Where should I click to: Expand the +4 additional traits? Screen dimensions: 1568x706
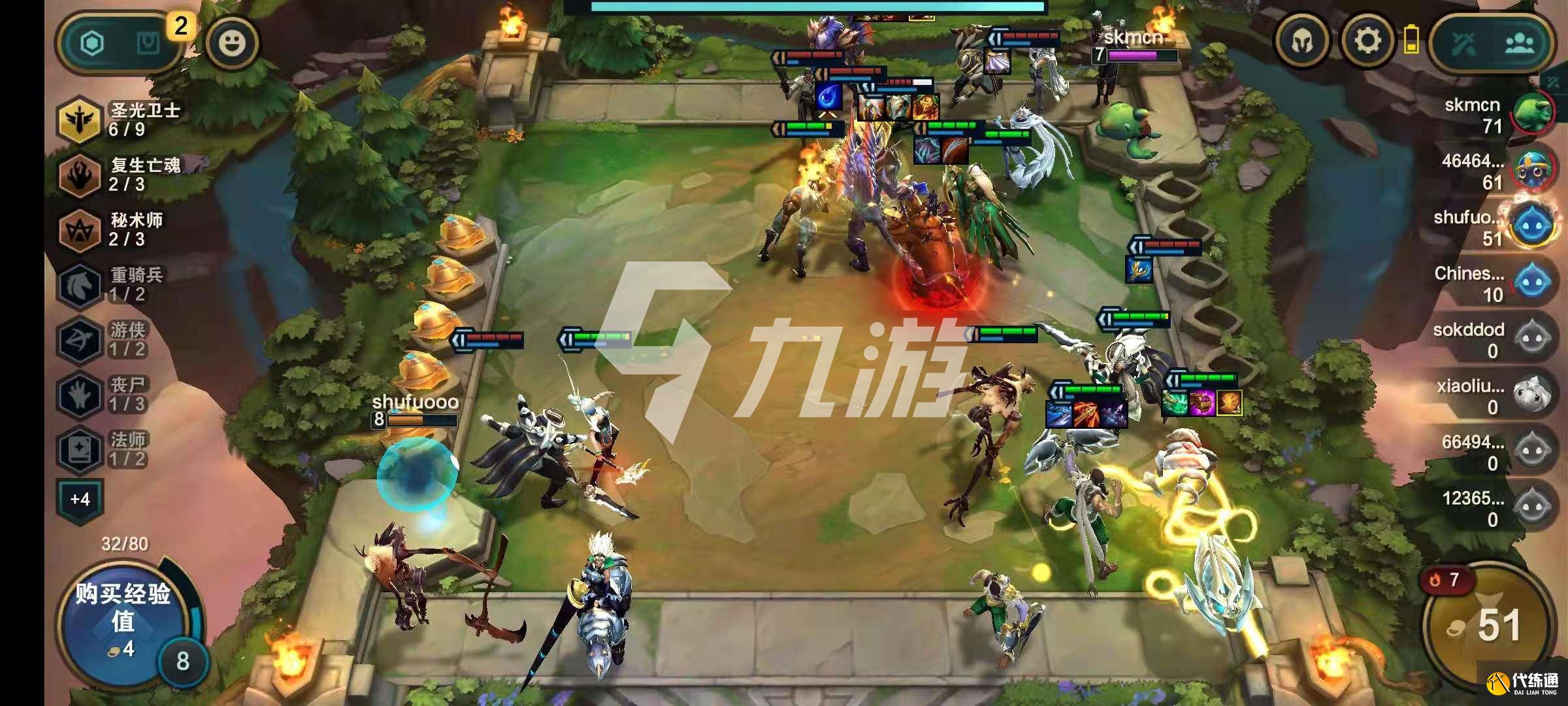click(80, 500)
